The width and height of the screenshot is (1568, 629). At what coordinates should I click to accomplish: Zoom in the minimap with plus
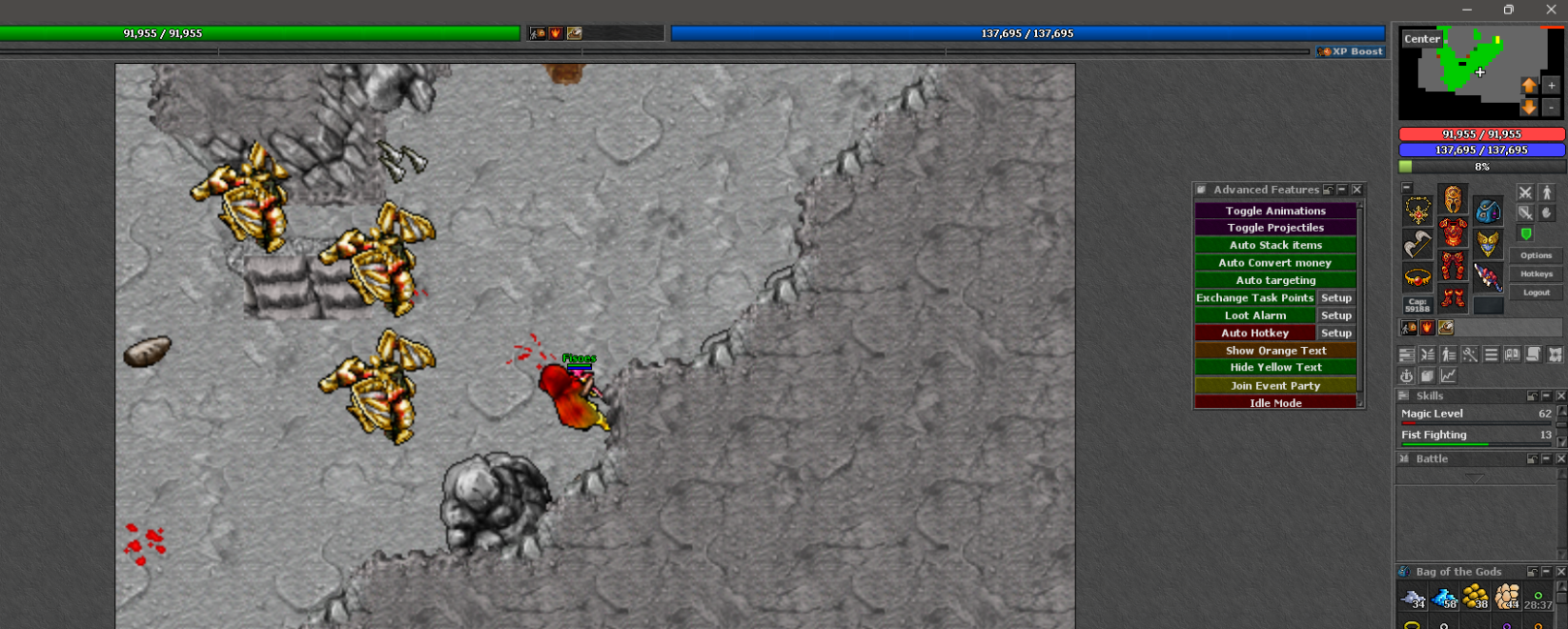(x=1551, y=85)
